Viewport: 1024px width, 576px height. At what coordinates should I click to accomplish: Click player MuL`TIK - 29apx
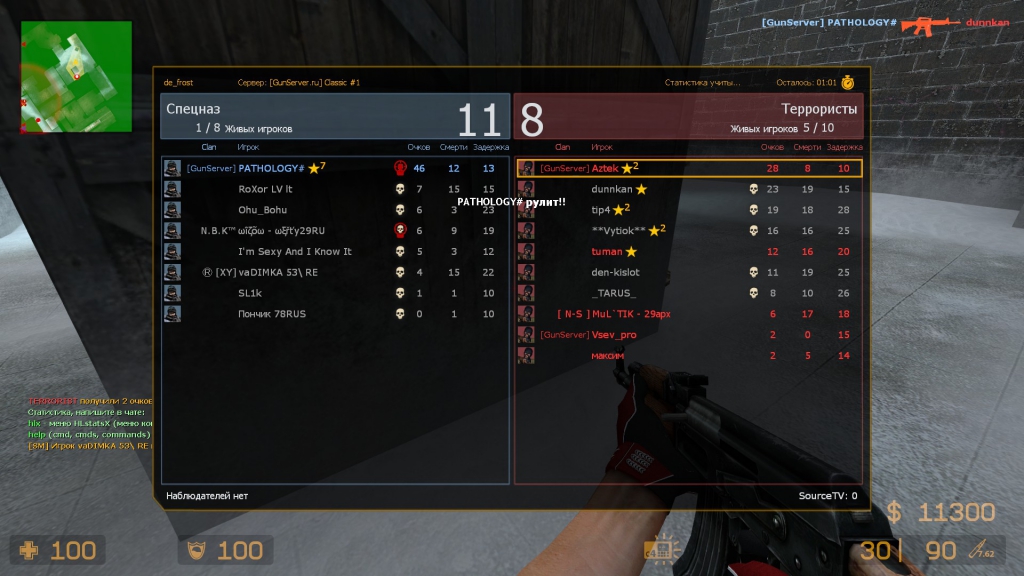point(630,314)
